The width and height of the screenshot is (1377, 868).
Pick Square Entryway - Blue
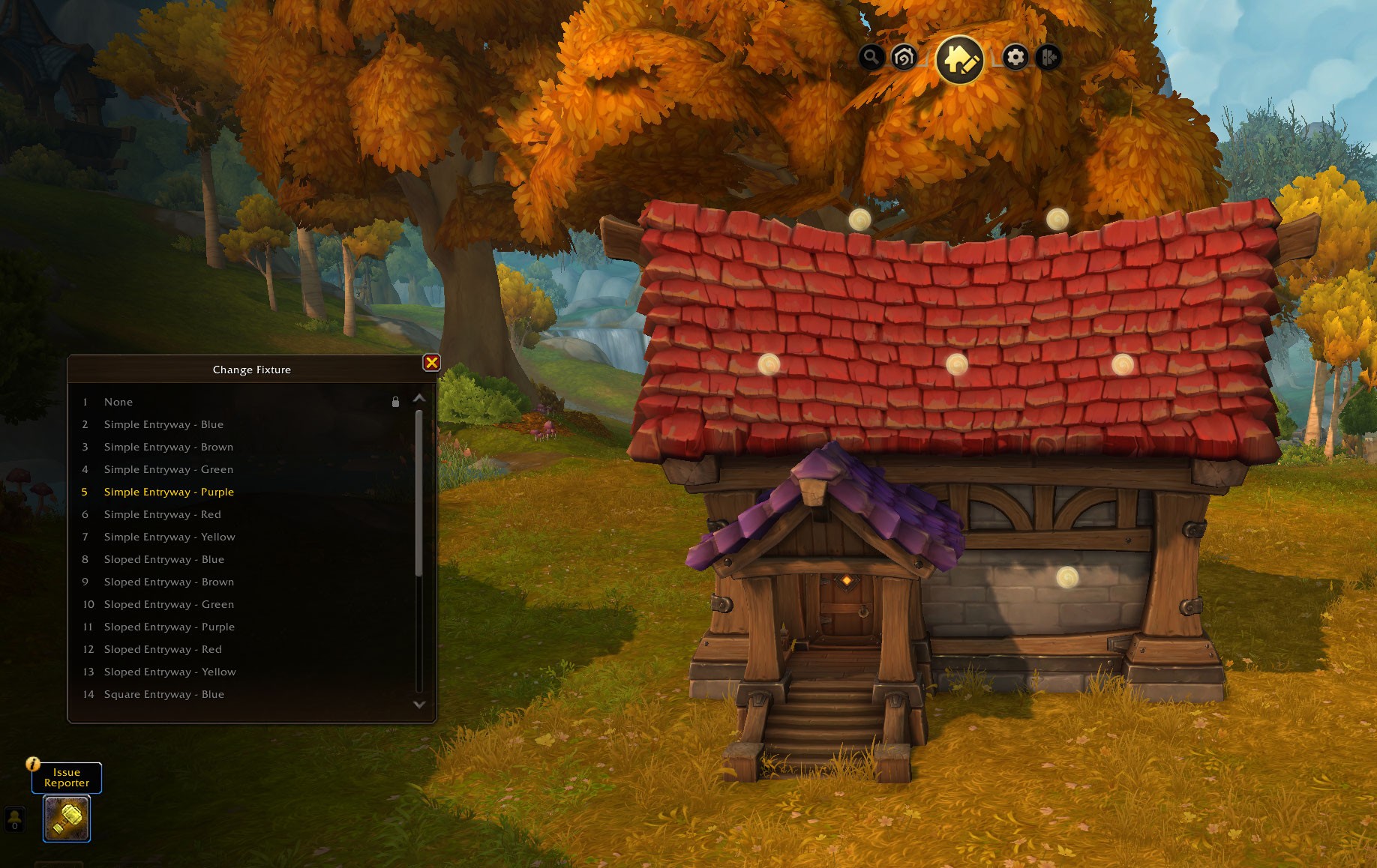click(164, 694)
